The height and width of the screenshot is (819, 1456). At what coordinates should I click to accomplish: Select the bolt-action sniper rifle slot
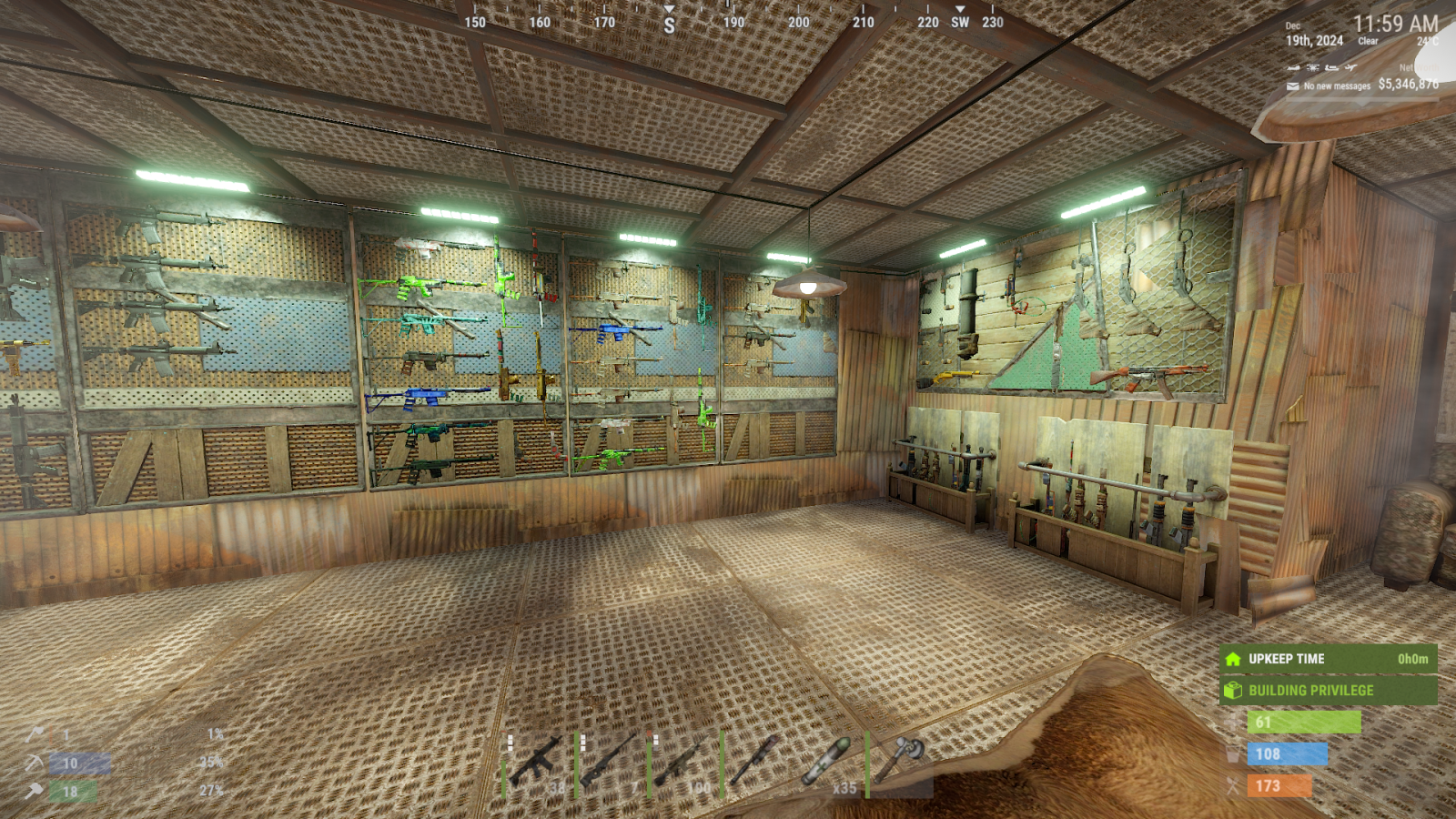(611, 763)
